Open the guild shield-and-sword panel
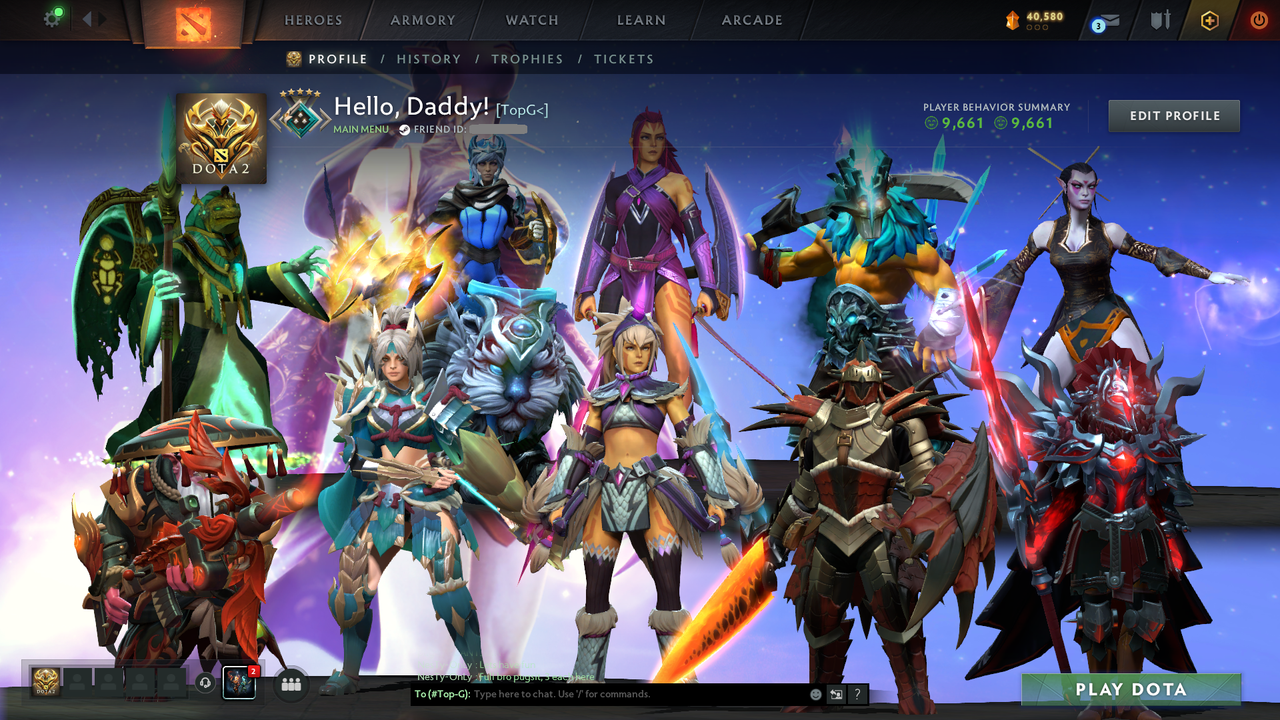The image size is (1280, 720). (x=1162, y=19)
